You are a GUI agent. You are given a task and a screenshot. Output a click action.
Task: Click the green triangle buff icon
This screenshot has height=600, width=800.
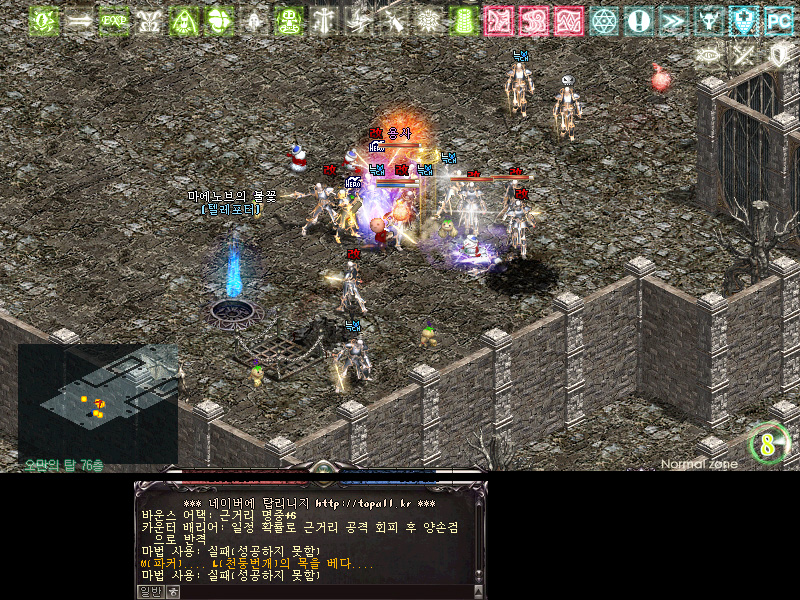click(185, 20)
